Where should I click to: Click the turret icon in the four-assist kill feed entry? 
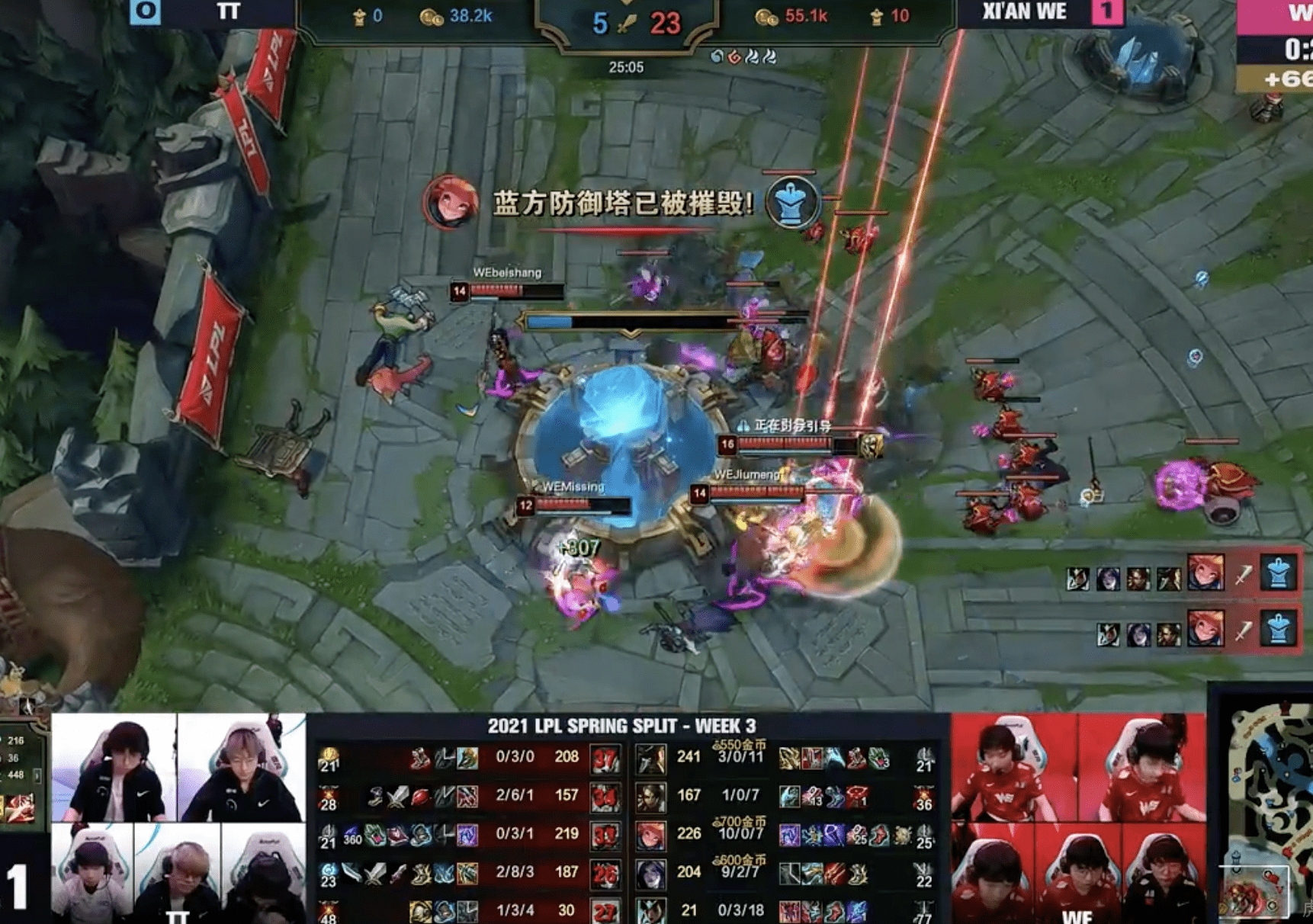pos(1279,573)
